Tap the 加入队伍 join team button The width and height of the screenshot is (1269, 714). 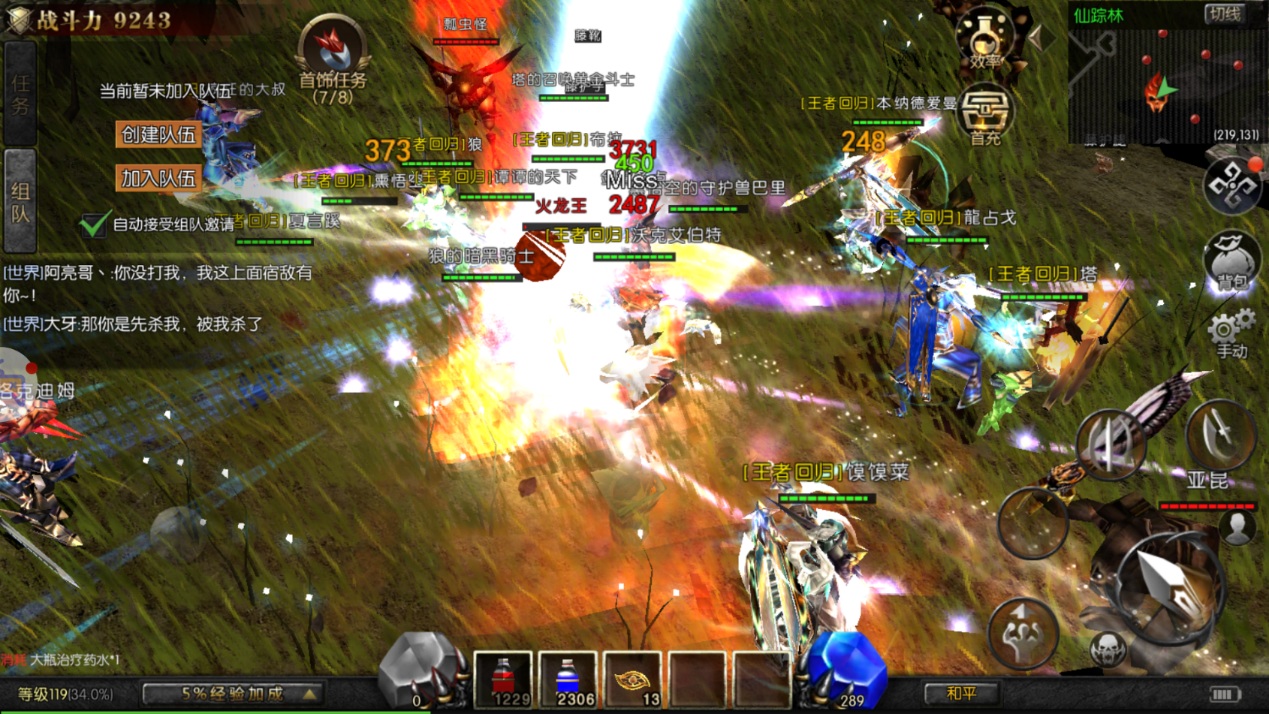pyautogui.click(x=159, y=179)
